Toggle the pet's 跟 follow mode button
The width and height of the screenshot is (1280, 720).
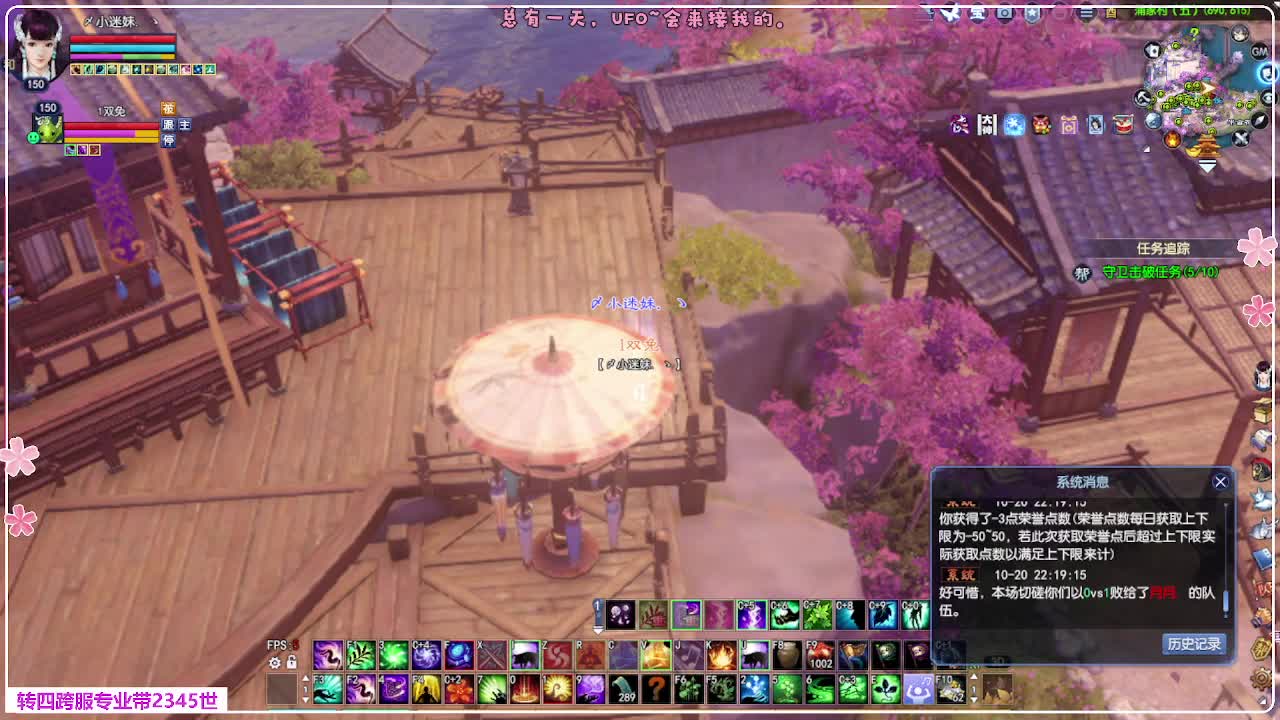click(168, 123)
